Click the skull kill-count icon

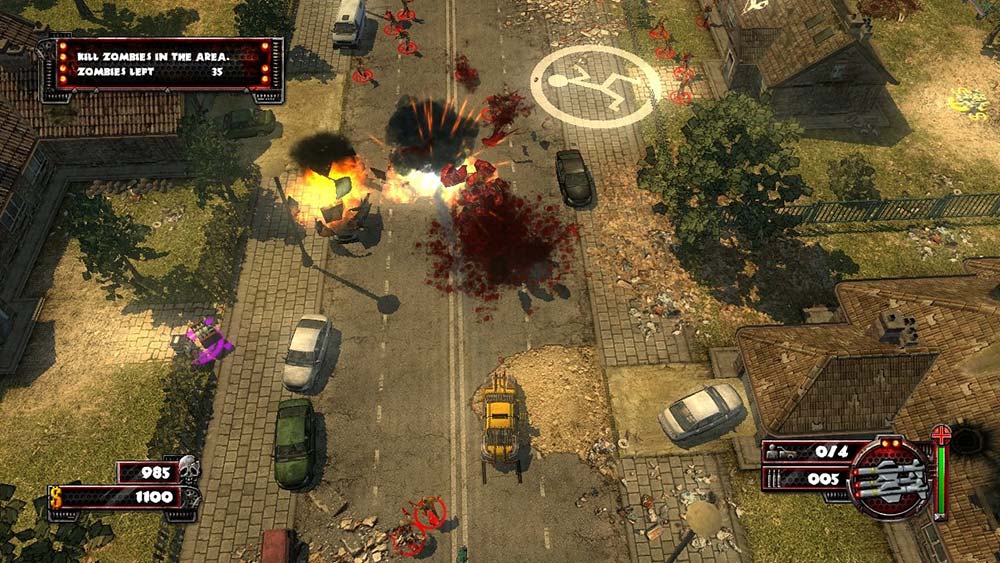pos(187,469)
